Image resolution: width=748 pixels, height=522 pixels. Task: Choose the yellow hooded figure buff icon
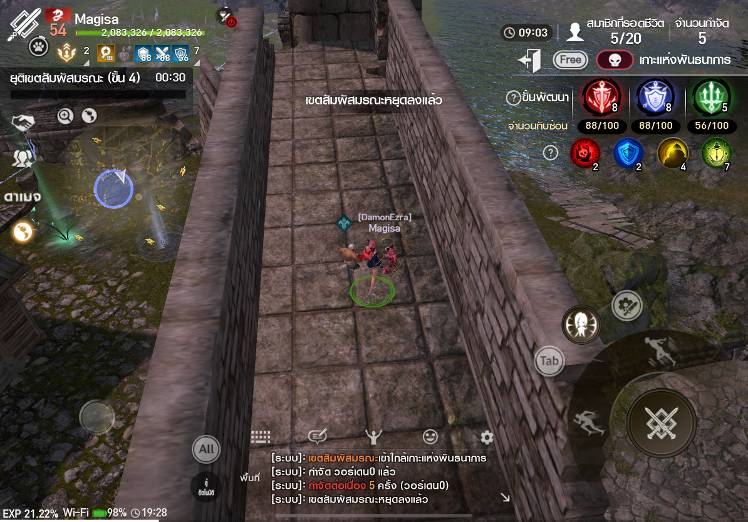coord(671,152)
